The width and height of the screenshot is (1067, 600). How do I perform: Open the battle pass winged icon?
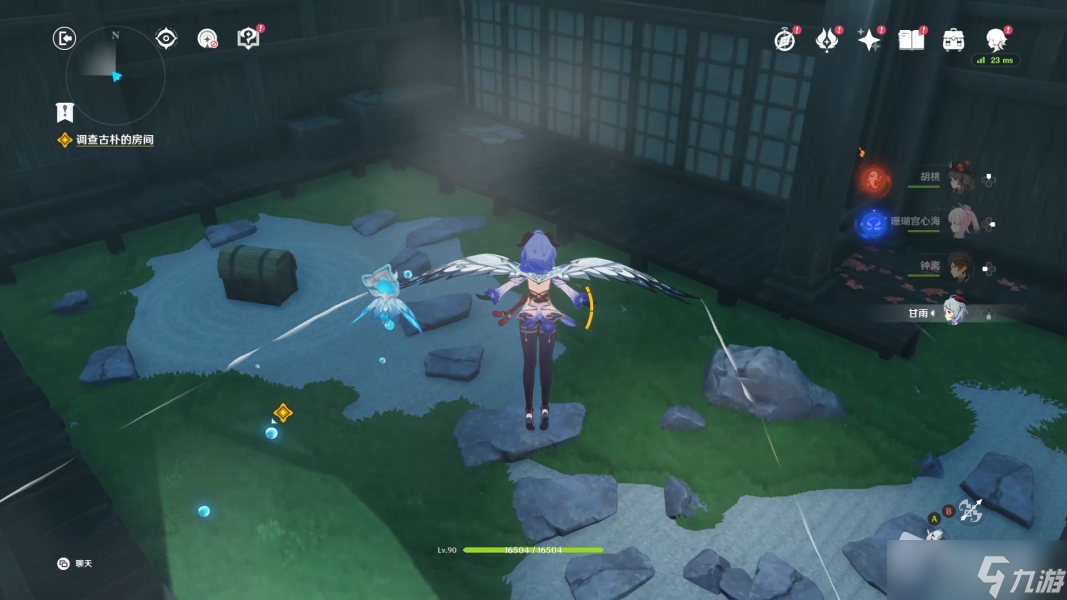point(827,39)
